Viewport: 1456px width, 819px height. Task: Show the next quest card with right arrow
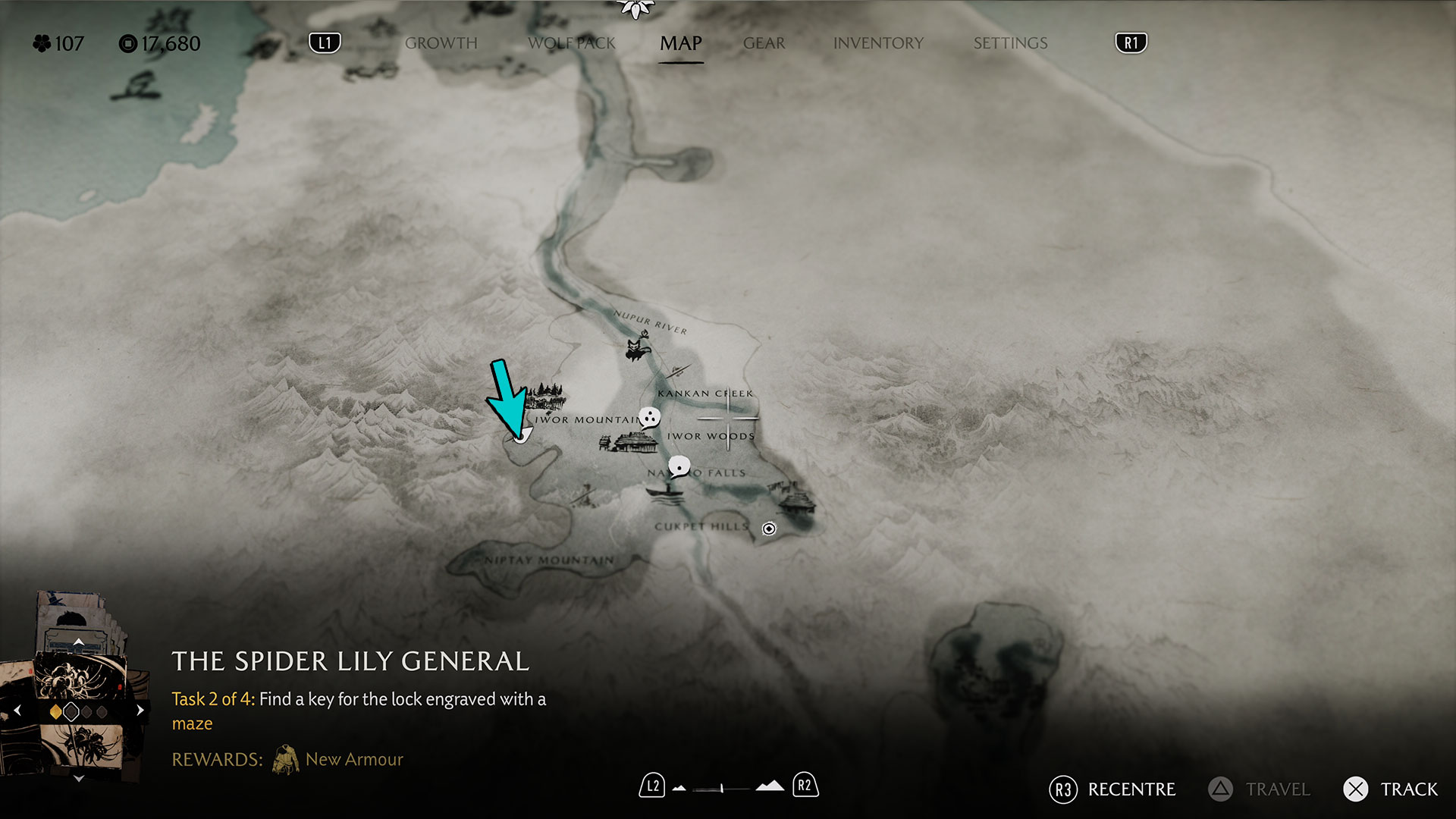140,711
